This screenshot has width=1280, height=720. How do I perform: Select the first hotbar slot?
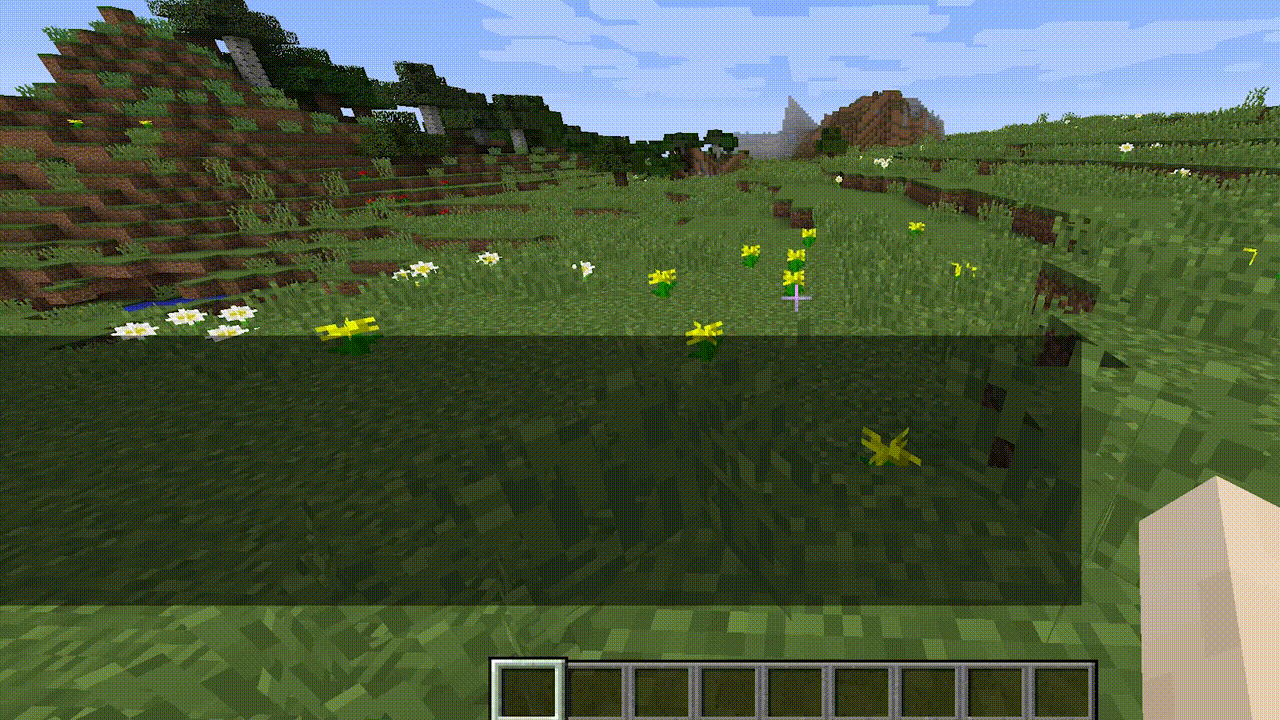tap(529, 690)
